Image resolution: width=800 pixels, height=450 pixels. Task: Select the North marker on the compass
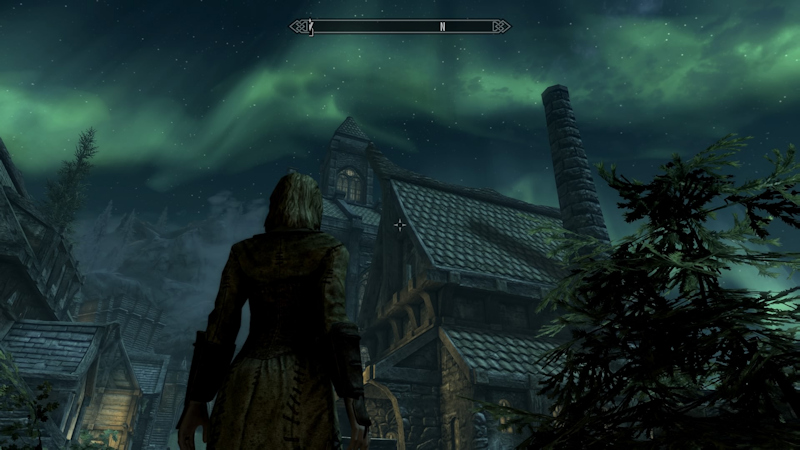coord(442,27)
